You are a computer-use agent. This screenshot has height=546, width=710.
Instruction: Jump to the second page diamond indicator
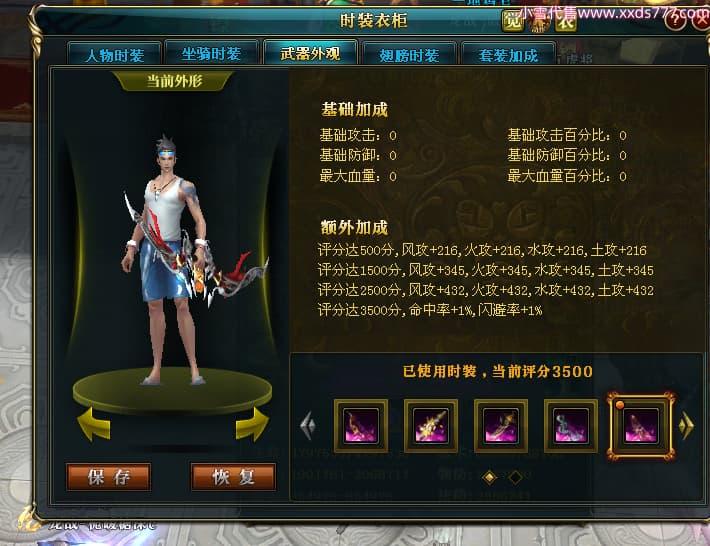(x=516, y=477)
